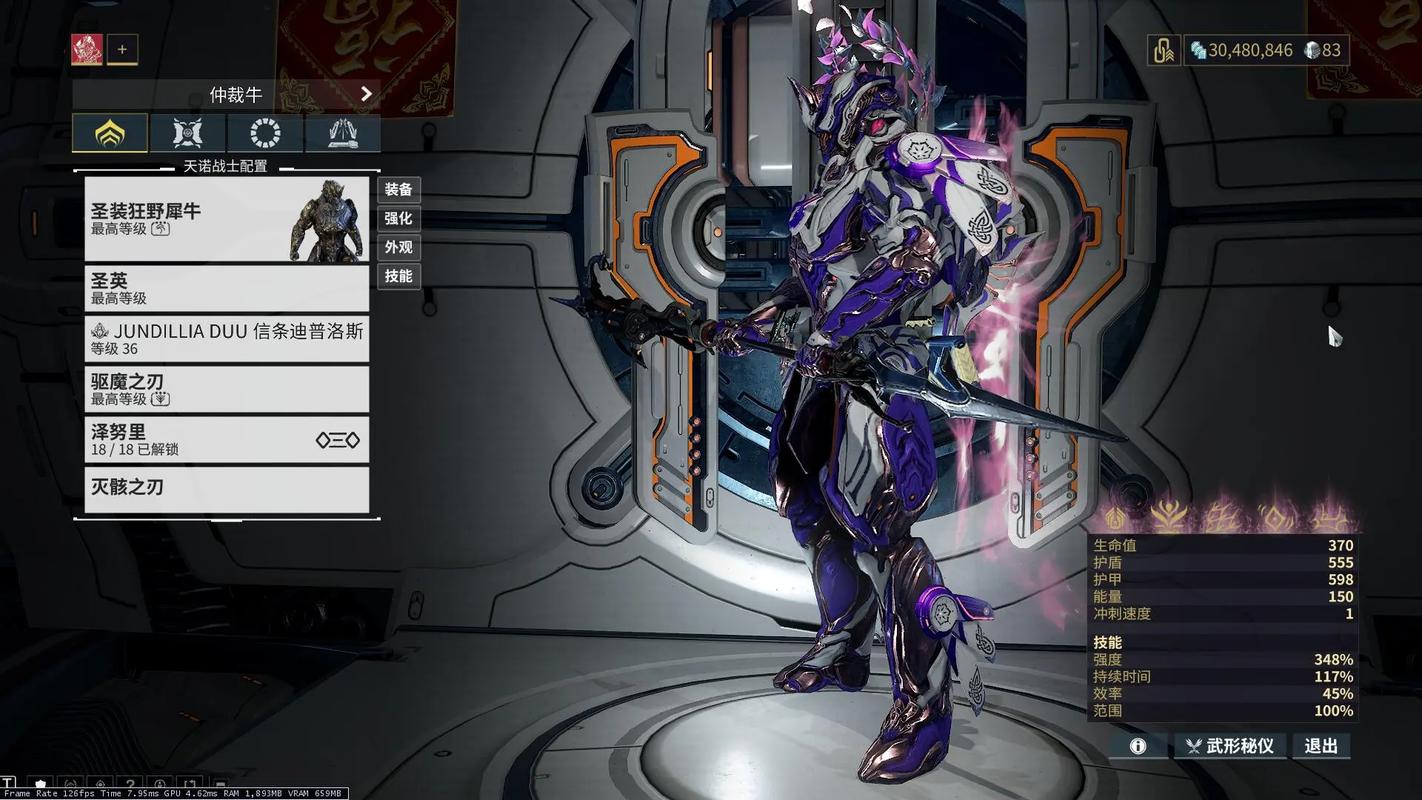The image size is (1422, 800).
Task: Add a loadout with the plus button
Action: click(123, 49)
